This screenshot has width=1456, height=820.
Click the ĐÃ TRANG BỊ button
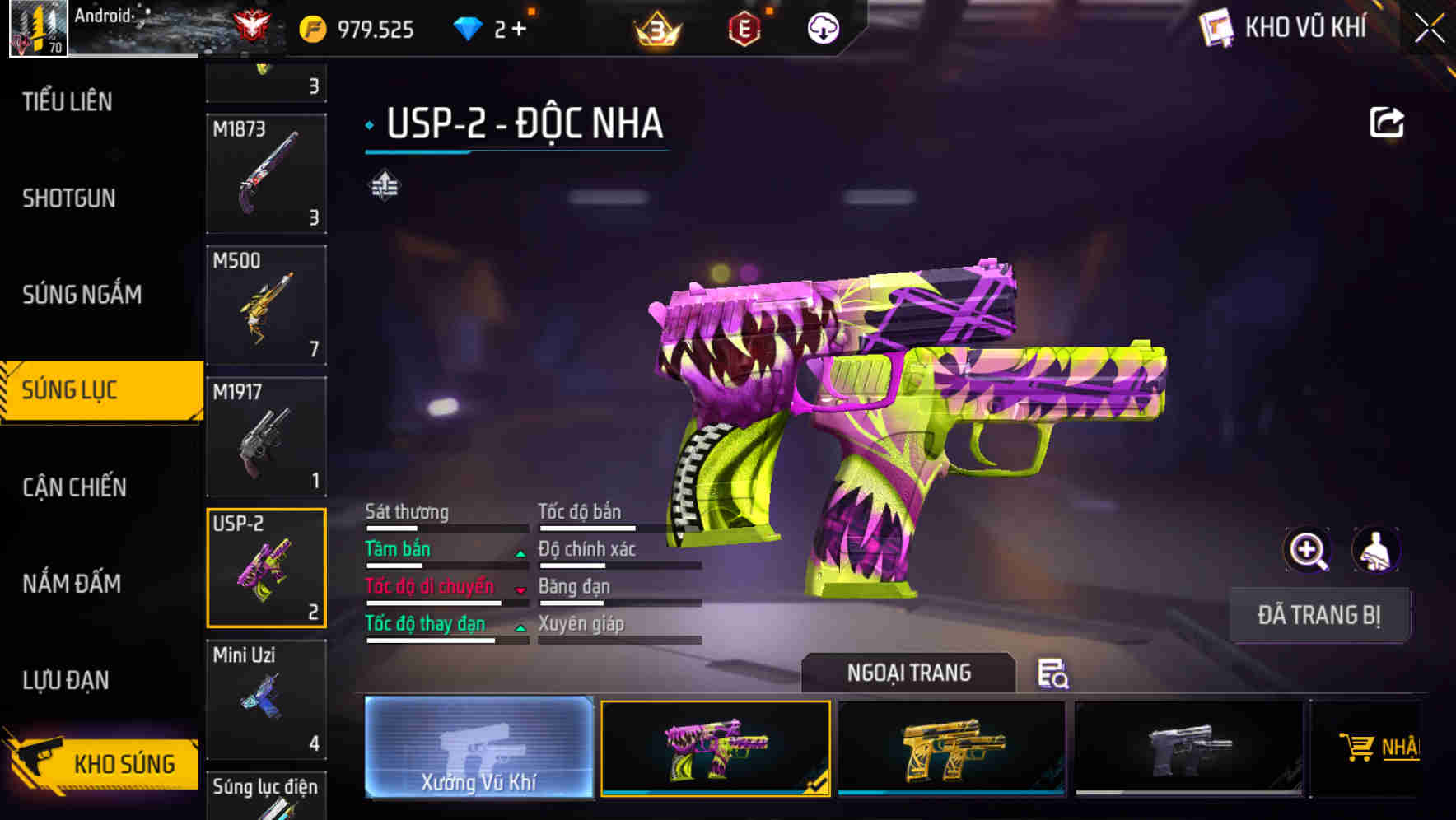[x=1319, y=614]
